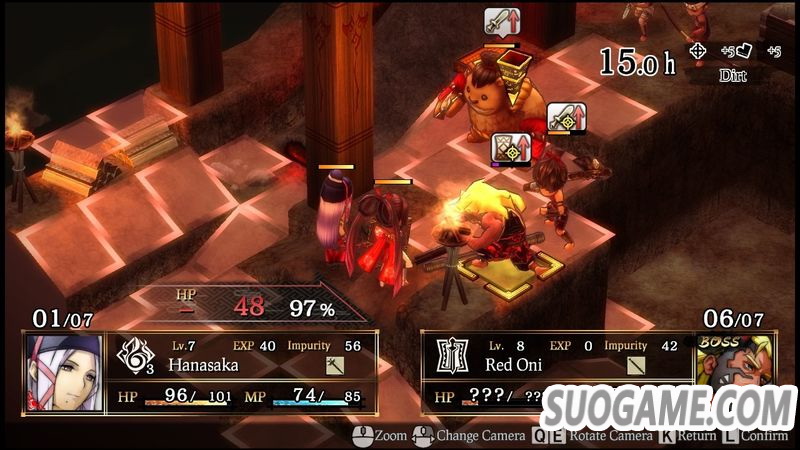Click the armor buff status icon
Image resolution: width=800 pixels, height=450 pixels.
(510, 149)
